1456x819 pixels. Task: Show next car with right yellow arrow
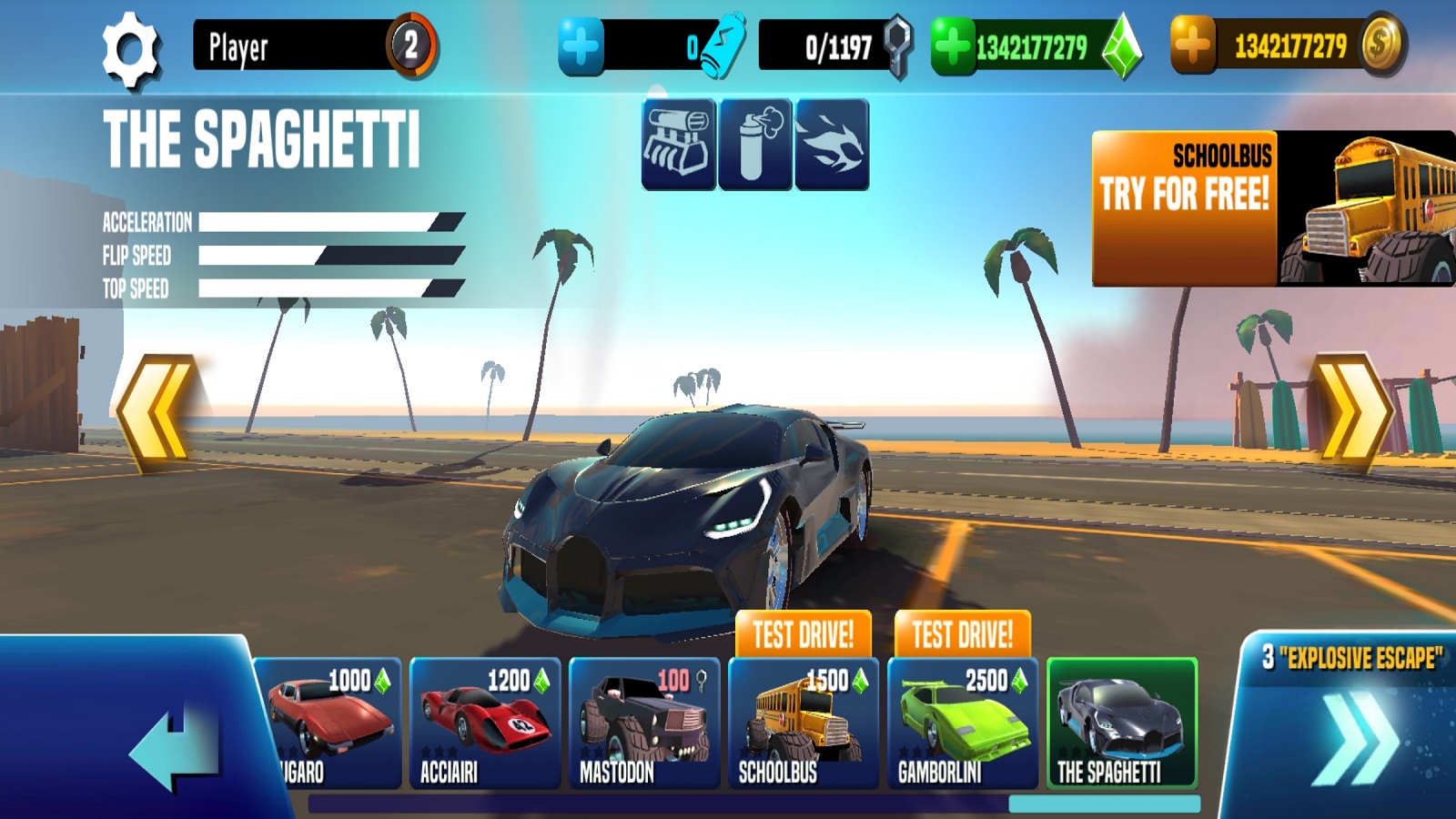[1352, 412]
